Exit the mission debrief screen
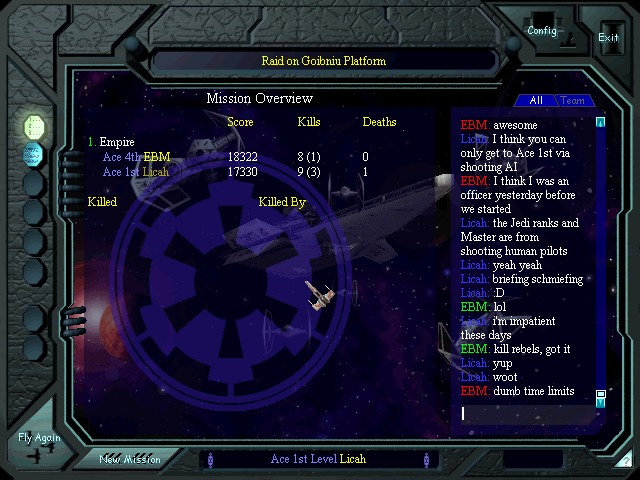Screen dimensions: 640x480 (608, 37)
